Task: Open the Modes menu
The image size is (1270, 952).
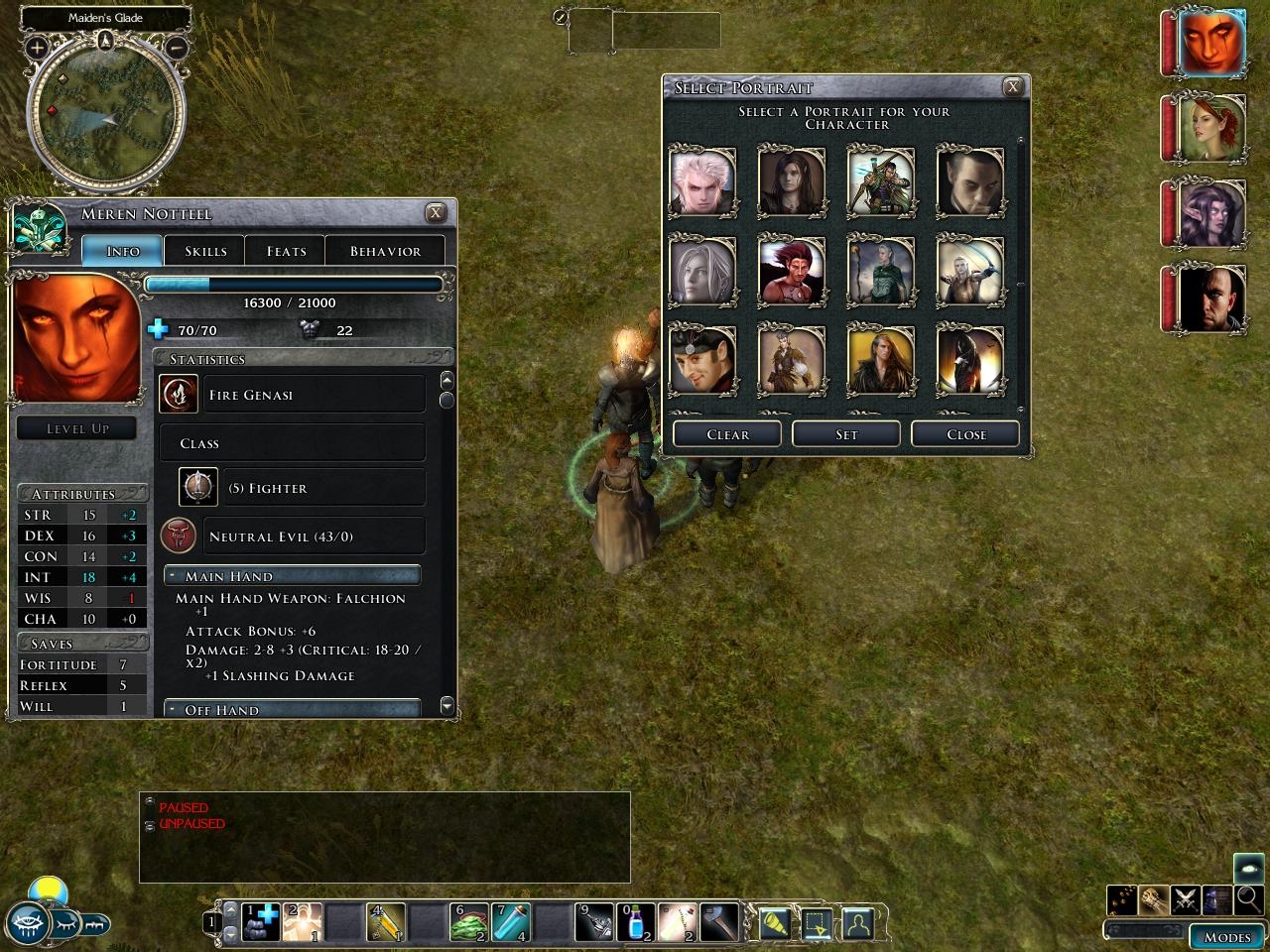Action: click(1226, 937)
